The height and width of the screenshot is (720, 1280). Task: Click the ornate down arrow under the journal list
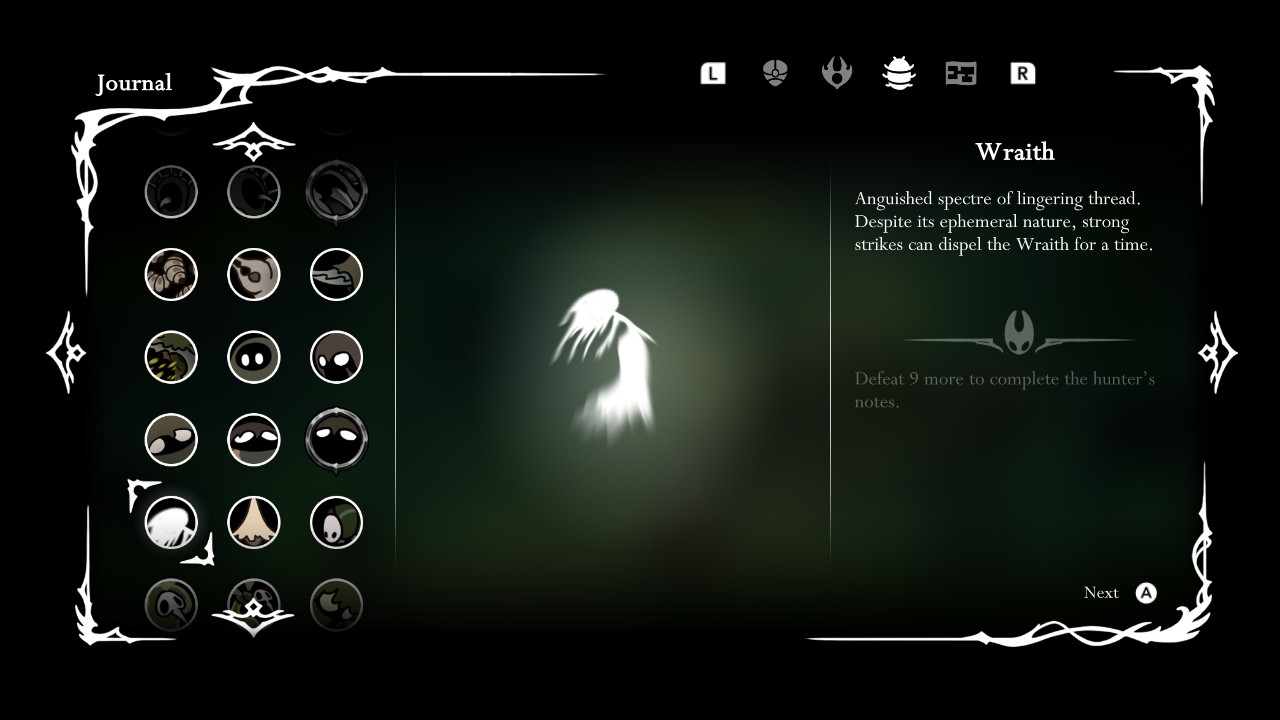pos(253,621)
